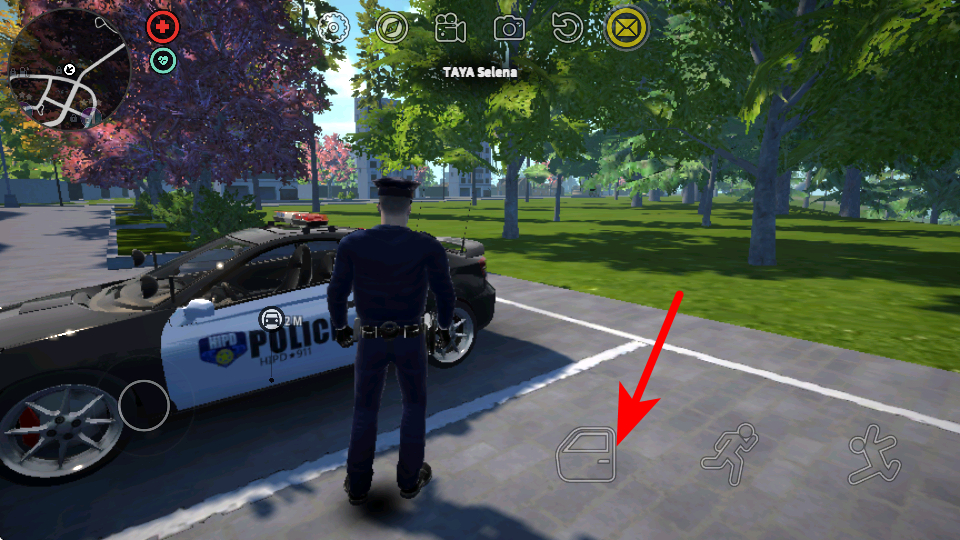The height and width of the screenshot is (540, 960).
Task: Open the yellow envelope messages icon
Action: pos(627,27)
